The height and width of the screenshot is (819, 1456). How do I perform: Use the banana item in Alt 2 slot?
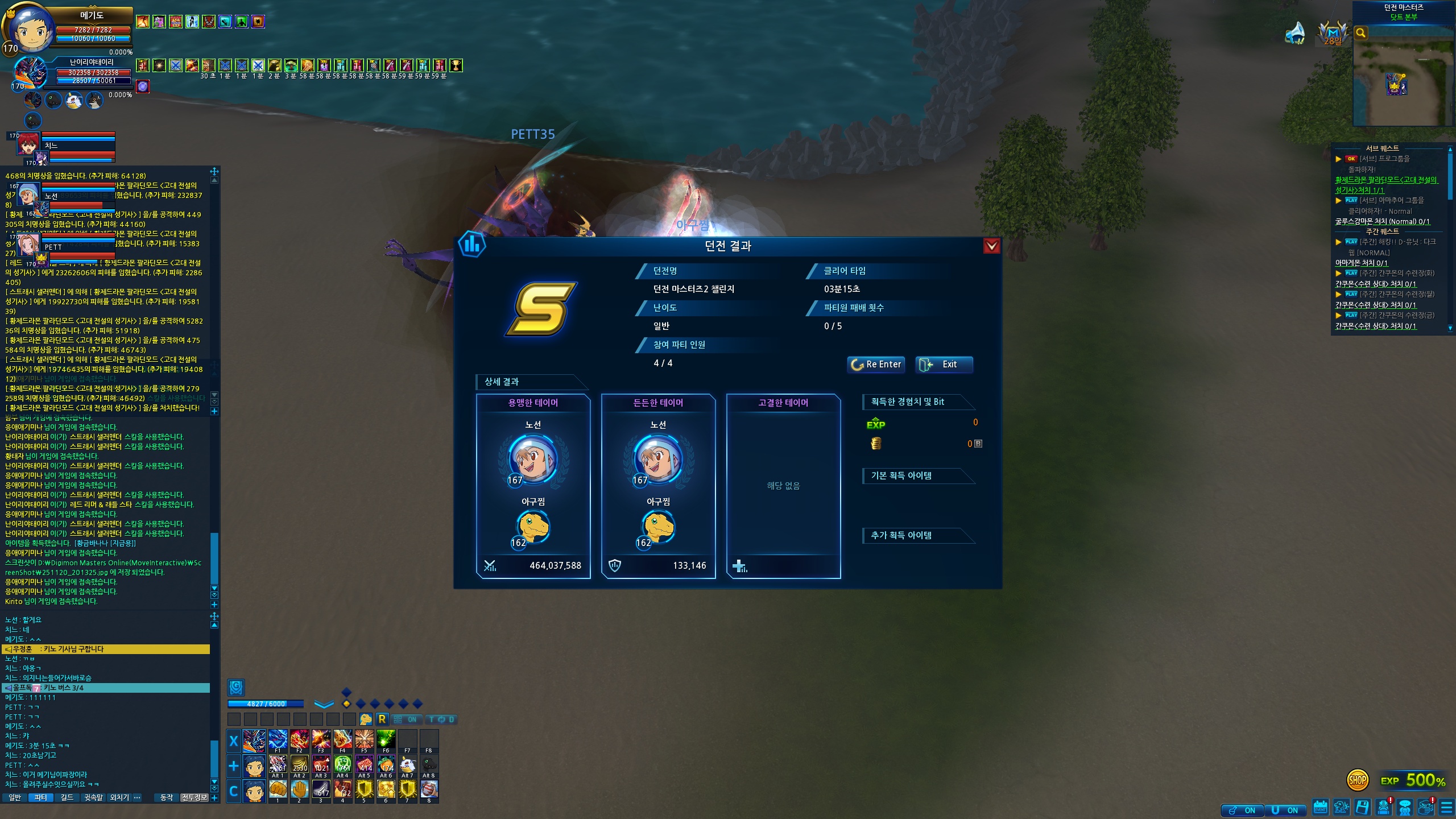click(300, 765)
